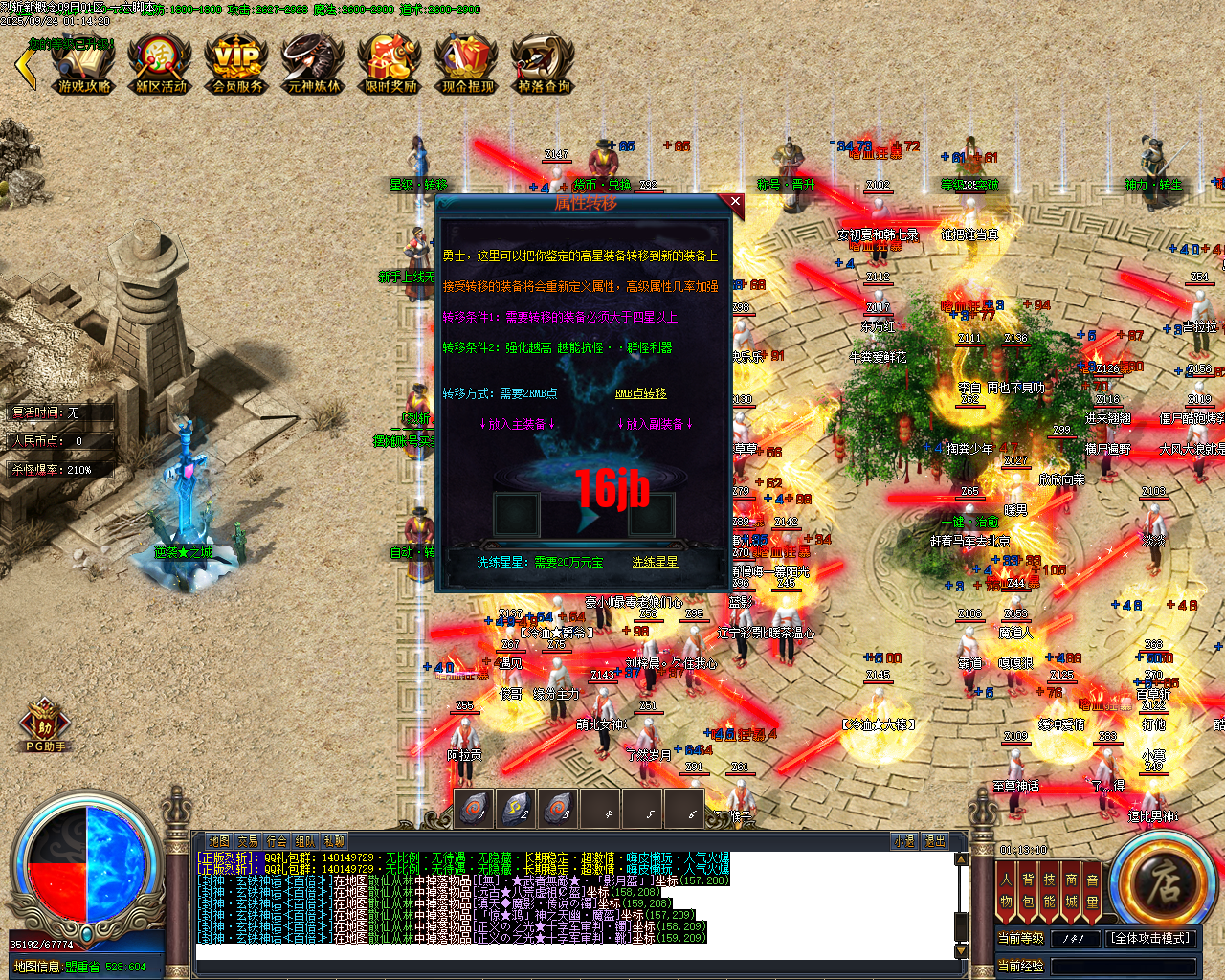Open the 现金提现 cash withdrawal panel
Screen dimensions: 1225x980
(465, 65)
